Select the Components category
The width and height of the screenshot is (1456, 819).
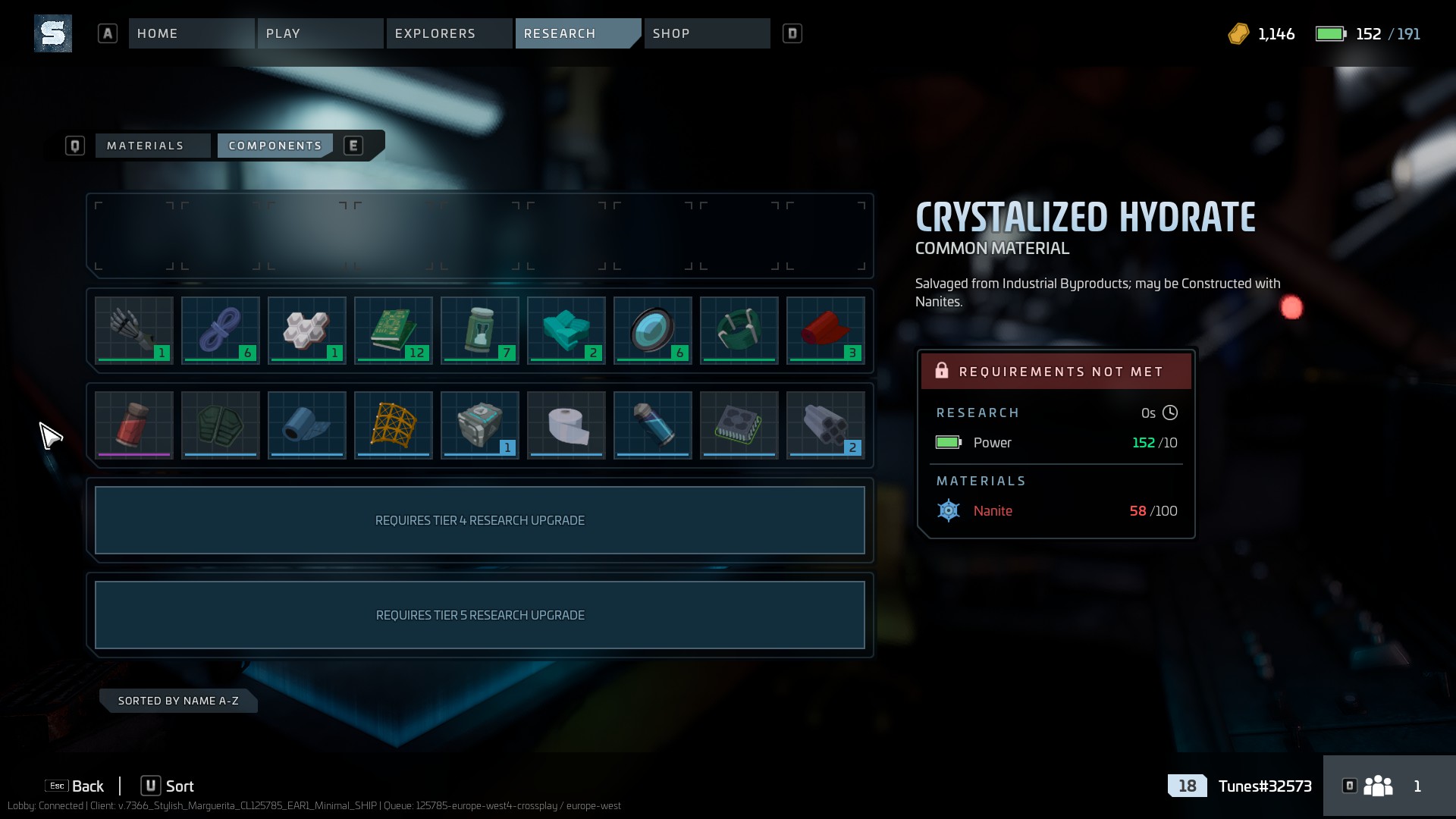tap(275, 146)
